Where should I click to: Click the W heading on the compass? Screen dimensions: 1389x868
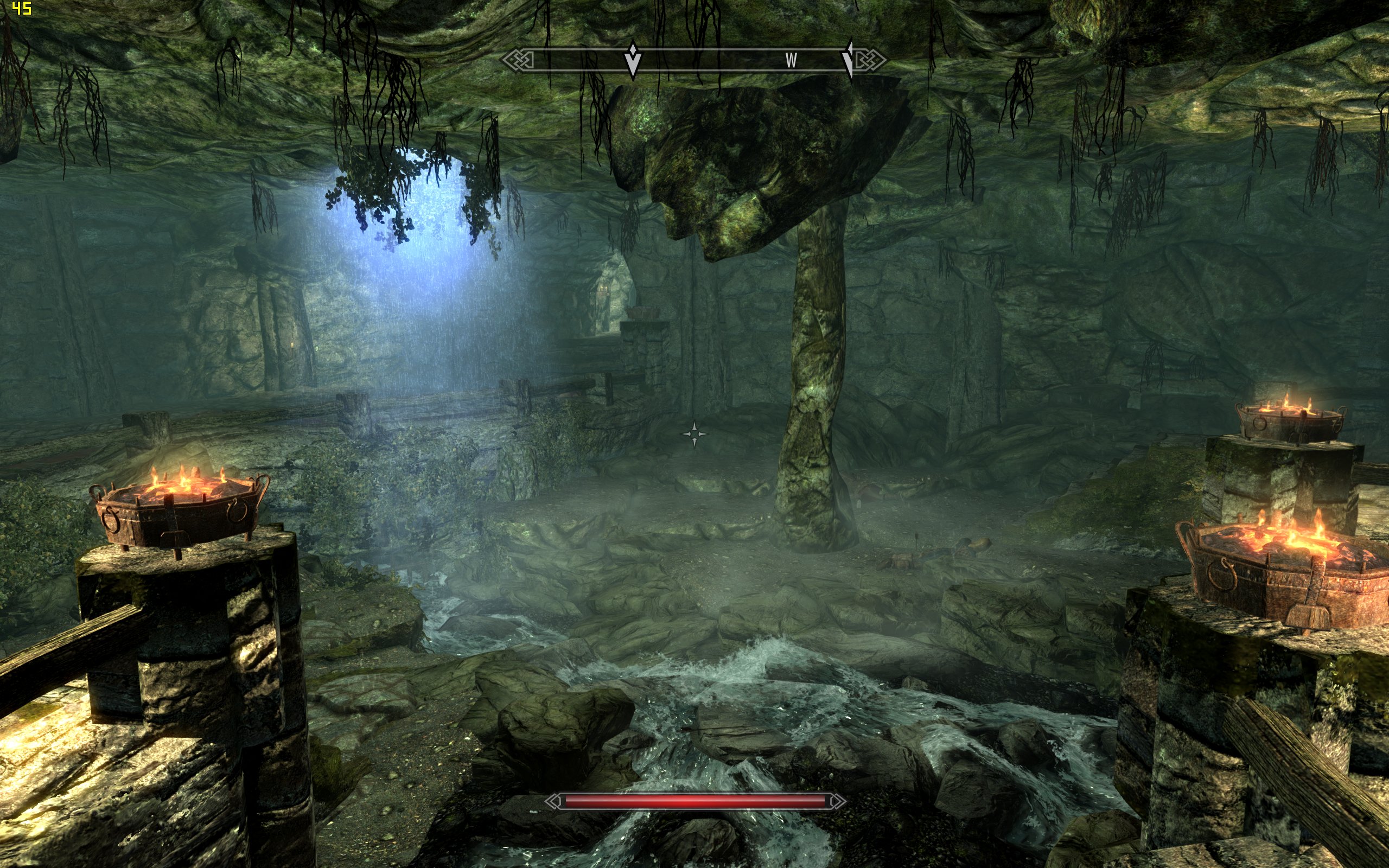click(791, 60)
